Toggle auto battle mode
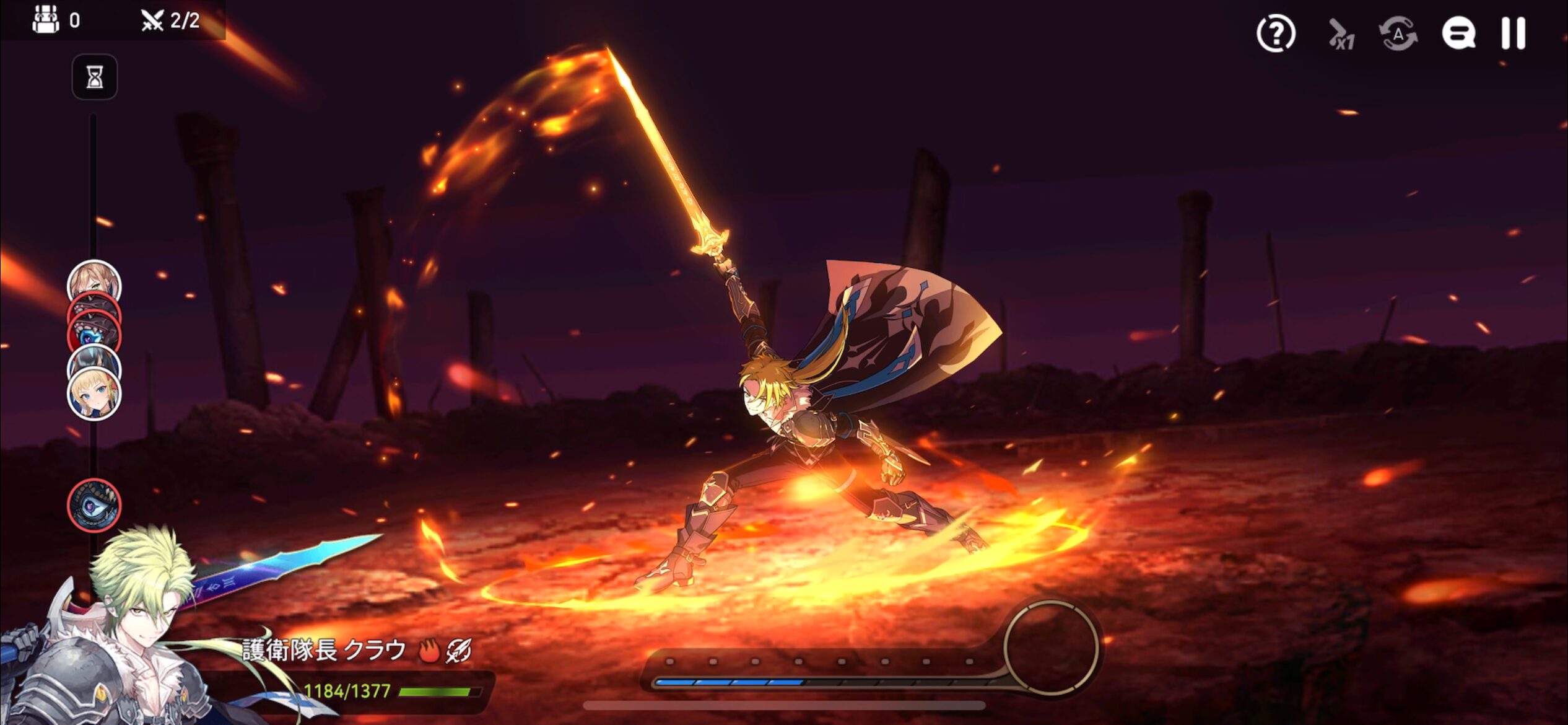The image size is (1568, 725). pos(1398,33)
